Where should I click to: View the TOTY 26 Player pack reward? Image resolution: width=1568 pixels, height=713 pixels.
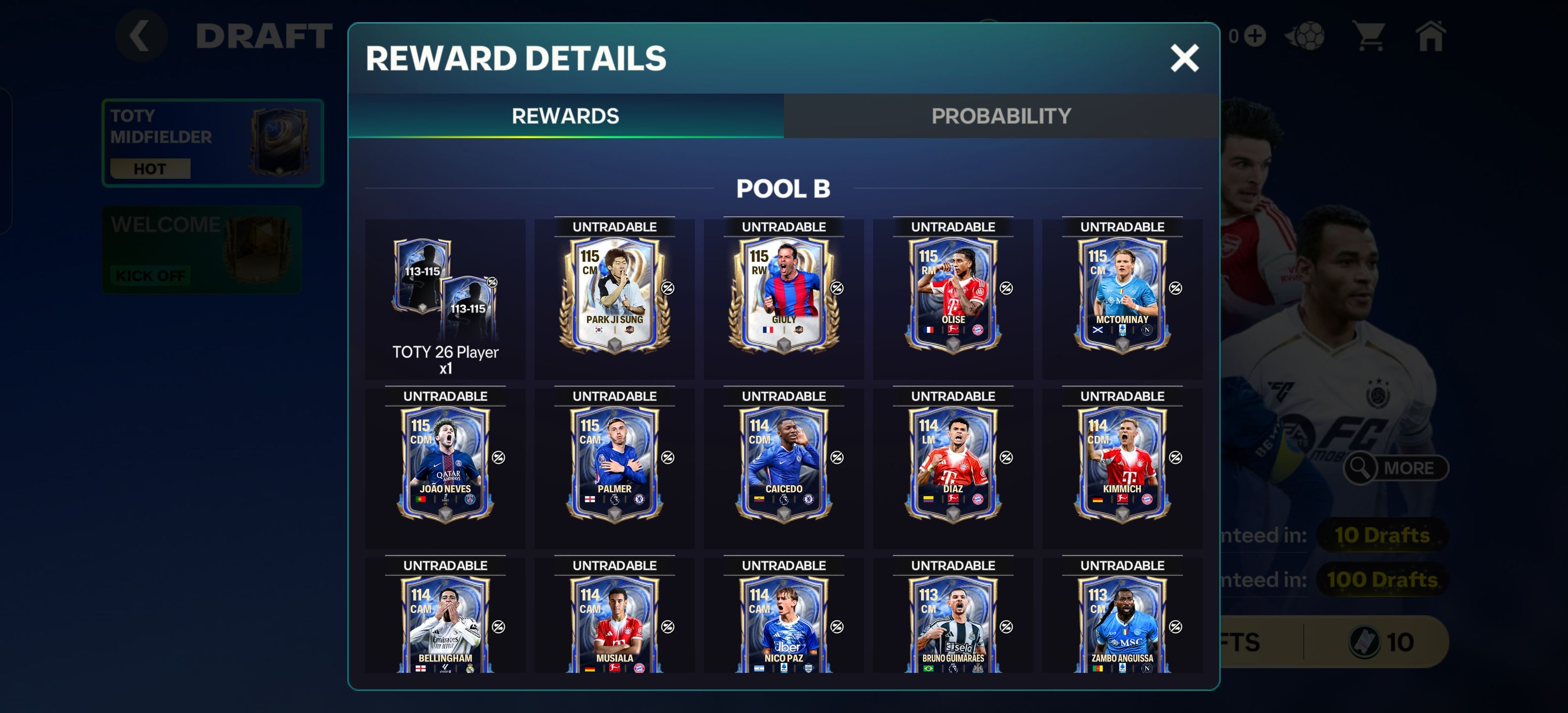[445, 299]
